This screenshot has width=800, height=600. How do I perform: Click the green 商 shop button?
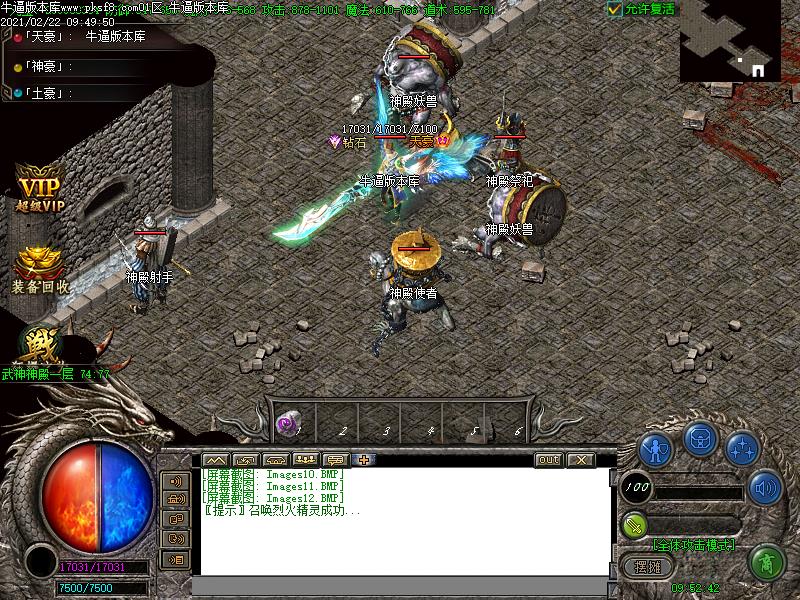[768, 562]
